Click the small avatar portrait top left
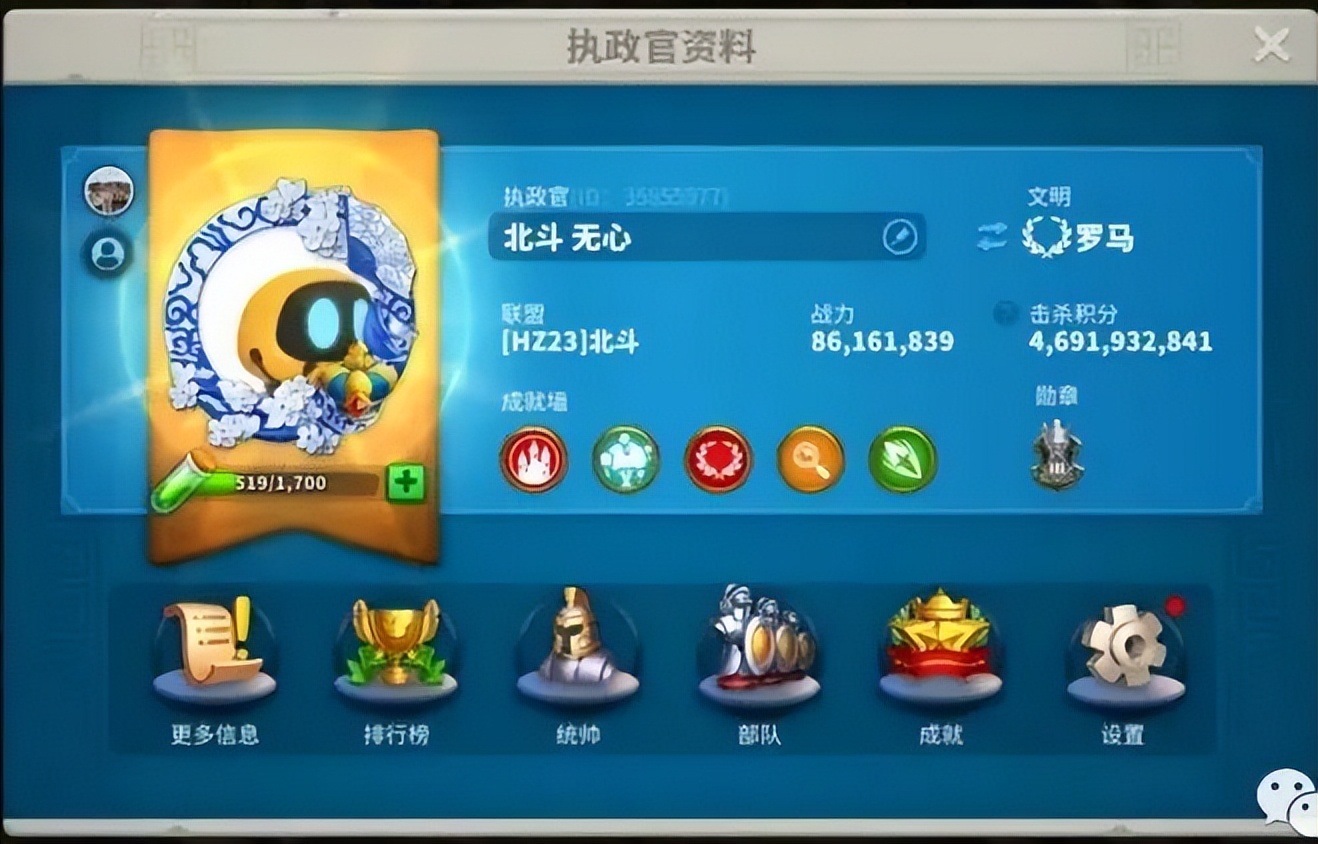The width and height of the screenshot is (1318, 844). [x=108, y=192]
